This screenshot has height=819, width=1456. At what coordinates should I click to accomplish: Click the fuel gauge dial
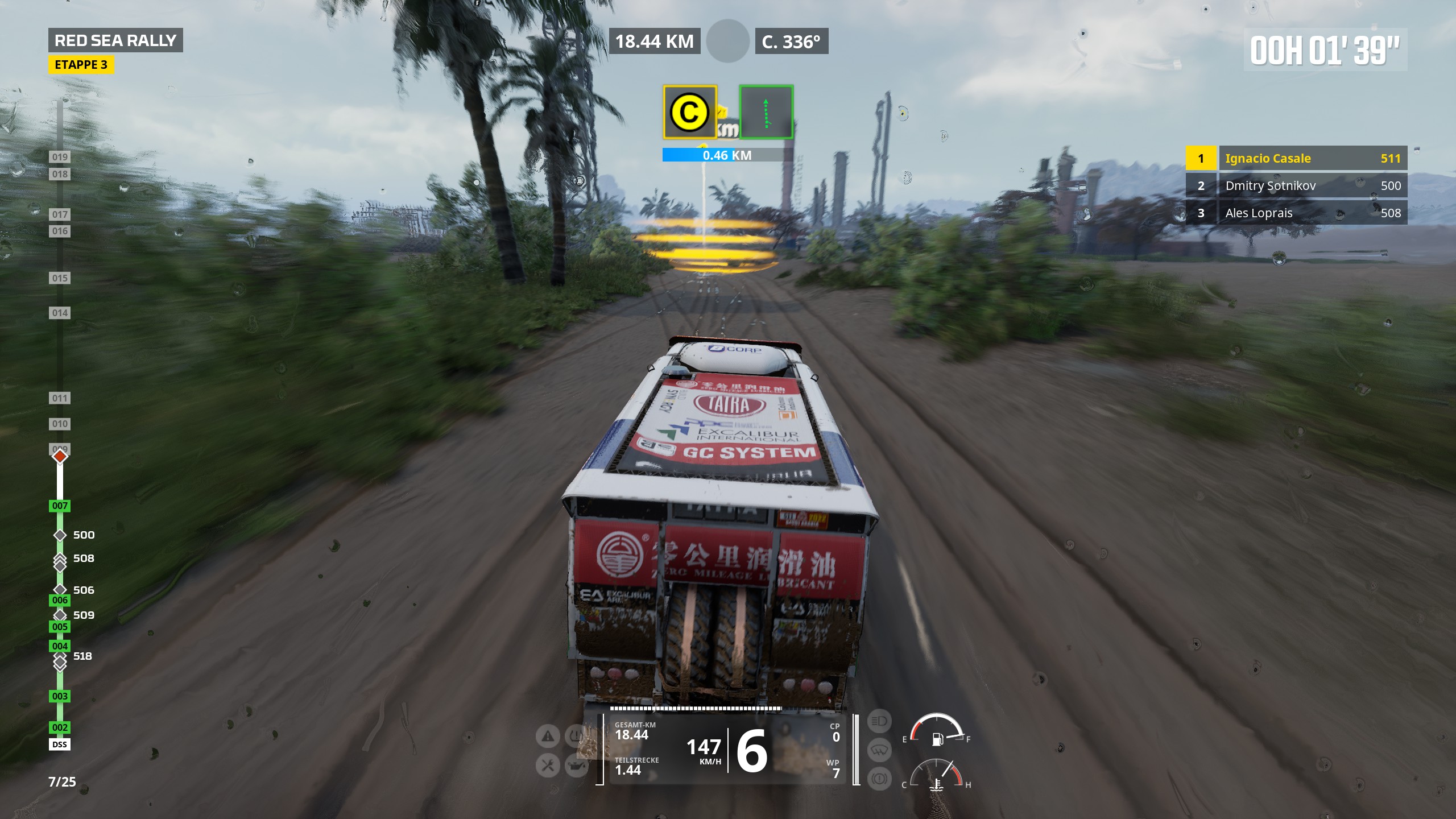937,730
